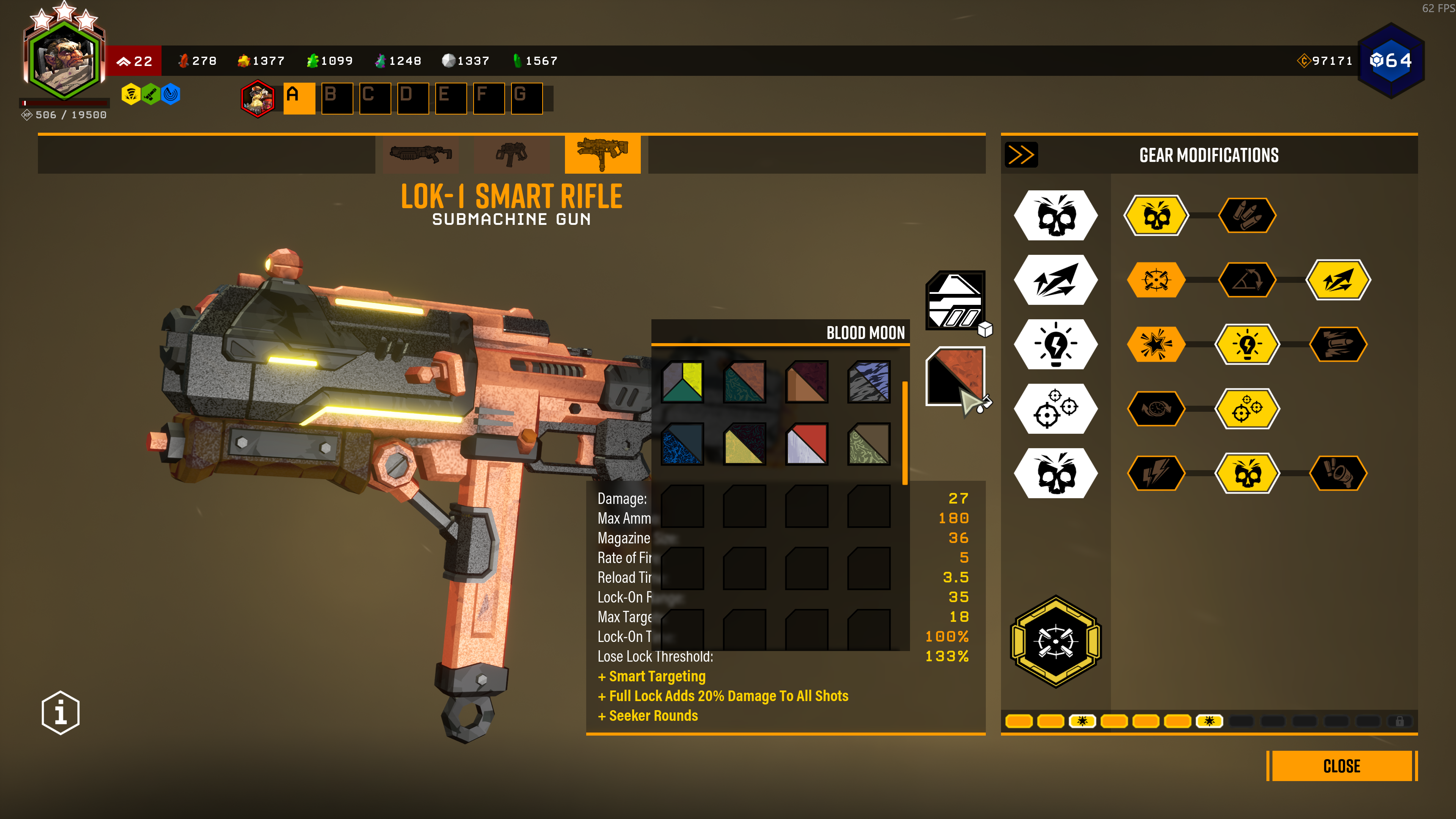Select loadout slot A

pos(299,98)
